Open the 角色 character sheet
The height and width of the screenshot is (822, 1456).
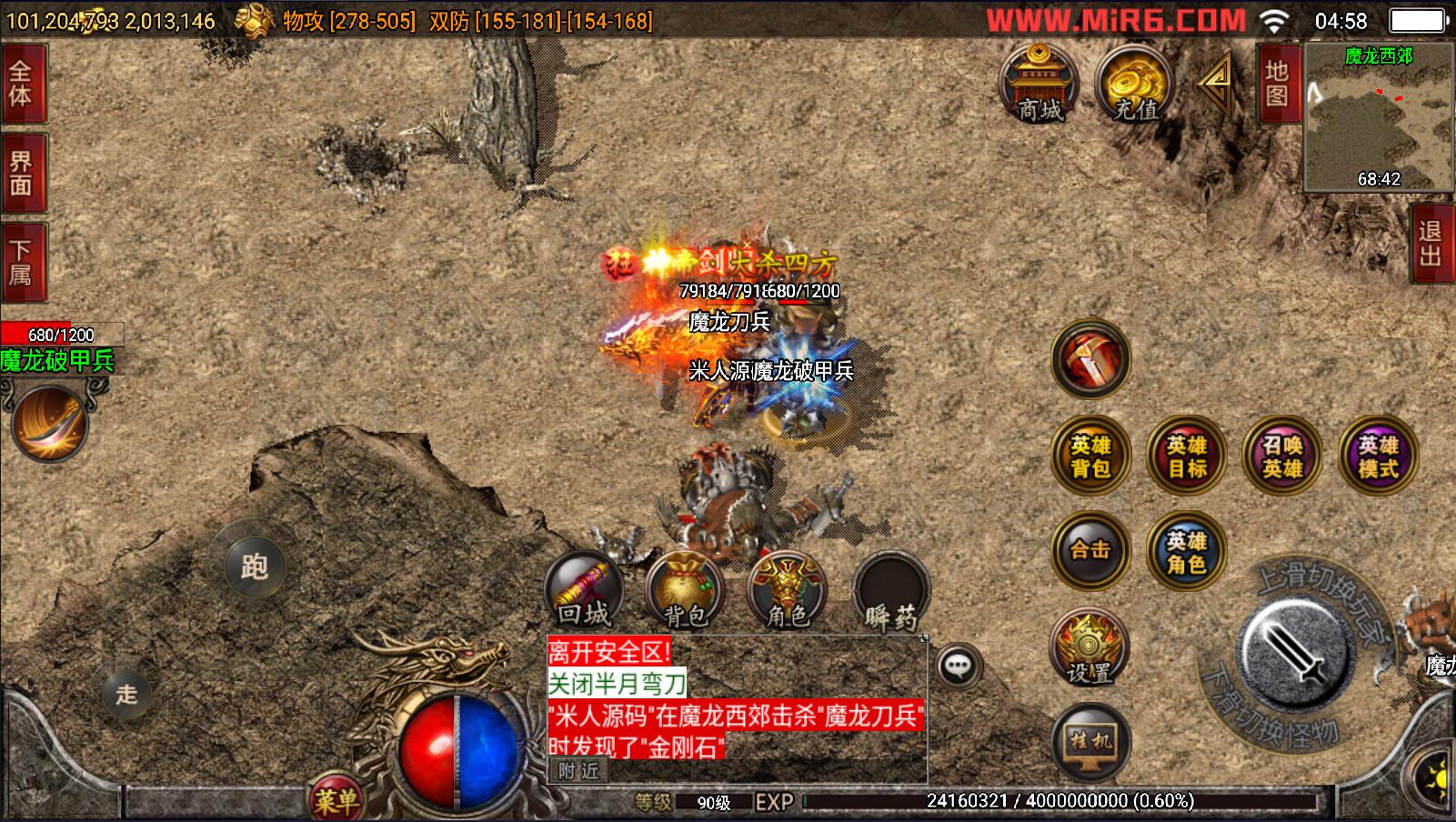(x=787, y=591)
